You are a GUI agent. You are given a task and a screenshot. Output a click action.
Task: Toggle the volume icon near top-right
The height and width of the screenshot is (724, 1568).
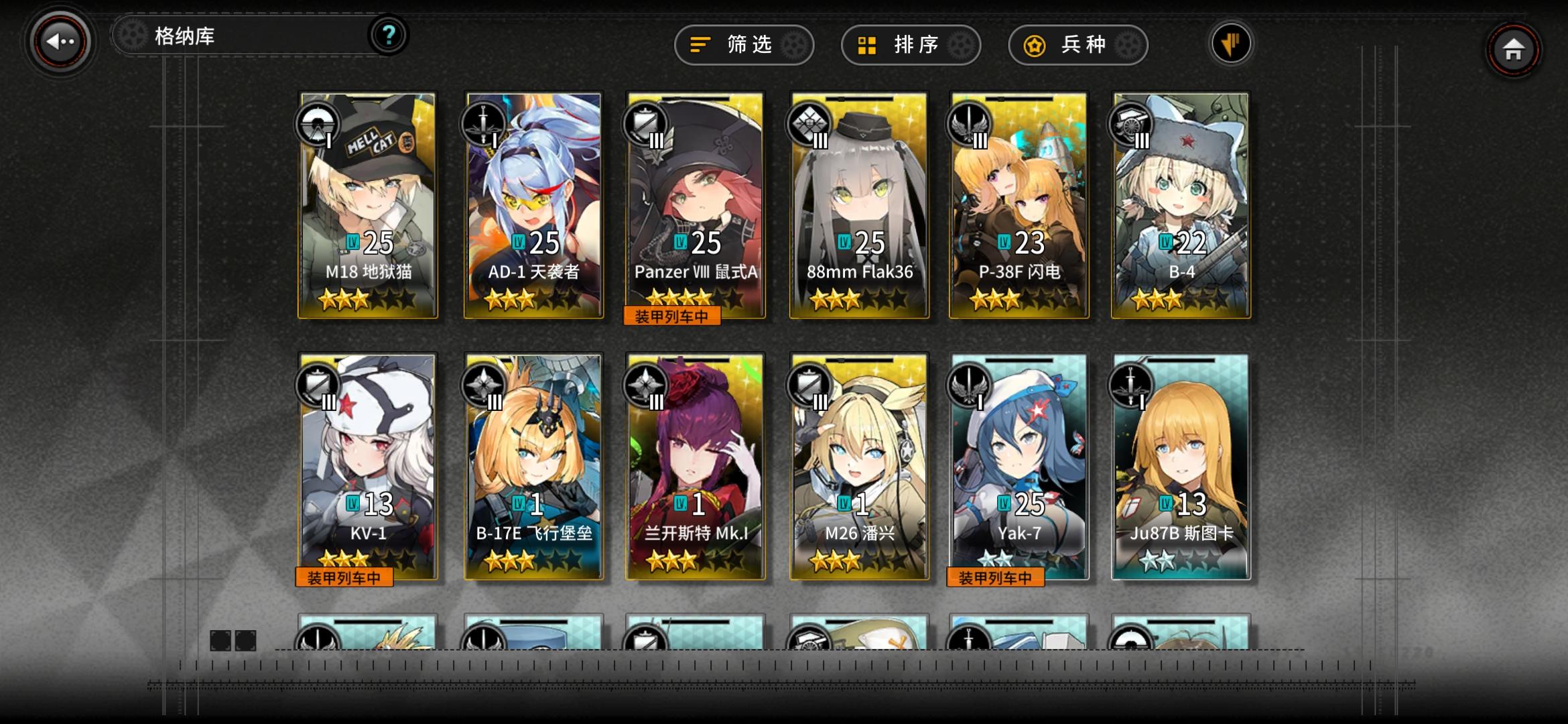pyautogui.click(x=1230, y=43)
